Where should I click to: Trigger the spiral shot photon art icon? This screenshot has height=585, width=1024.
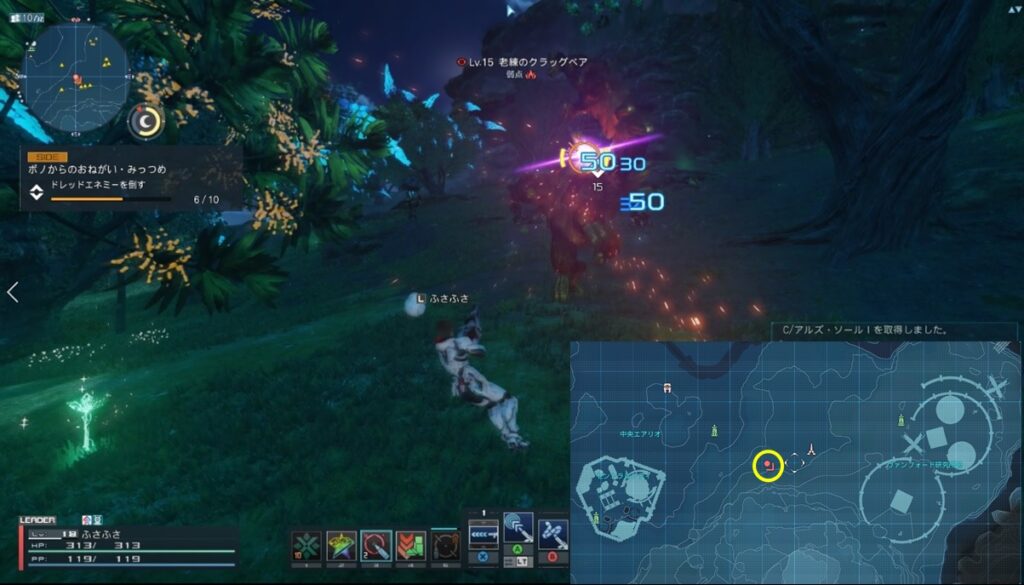[517, 530]
